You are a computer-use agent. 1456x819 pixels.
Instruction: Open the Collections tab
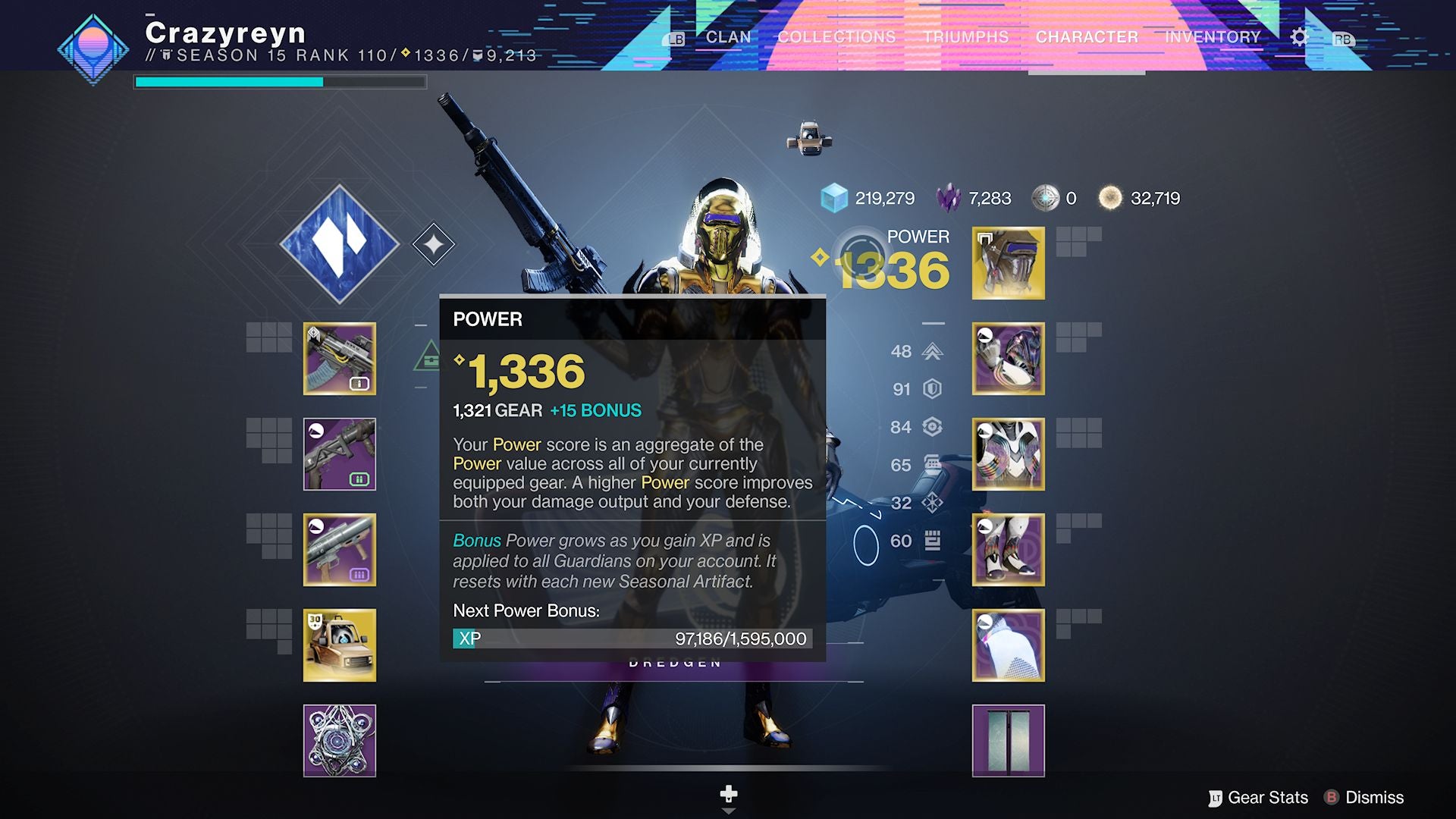click(x=834, y=36)
